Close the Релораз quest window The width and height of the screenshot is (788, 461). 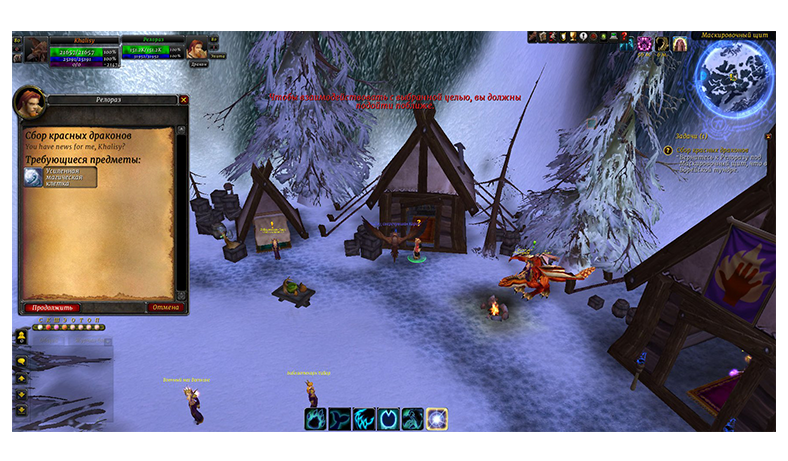183,100
